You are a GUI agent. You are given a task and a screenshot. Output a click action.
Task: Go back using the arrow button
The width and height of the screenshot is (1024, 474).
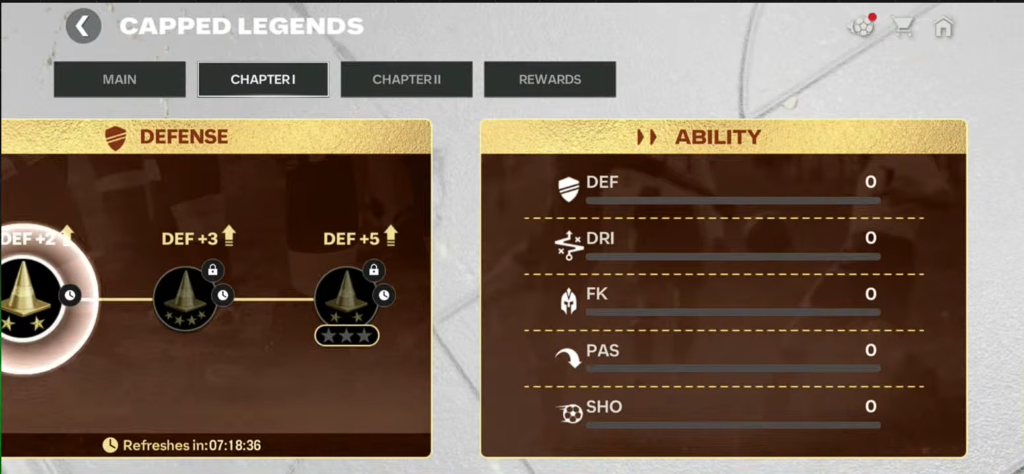[83, 26]
